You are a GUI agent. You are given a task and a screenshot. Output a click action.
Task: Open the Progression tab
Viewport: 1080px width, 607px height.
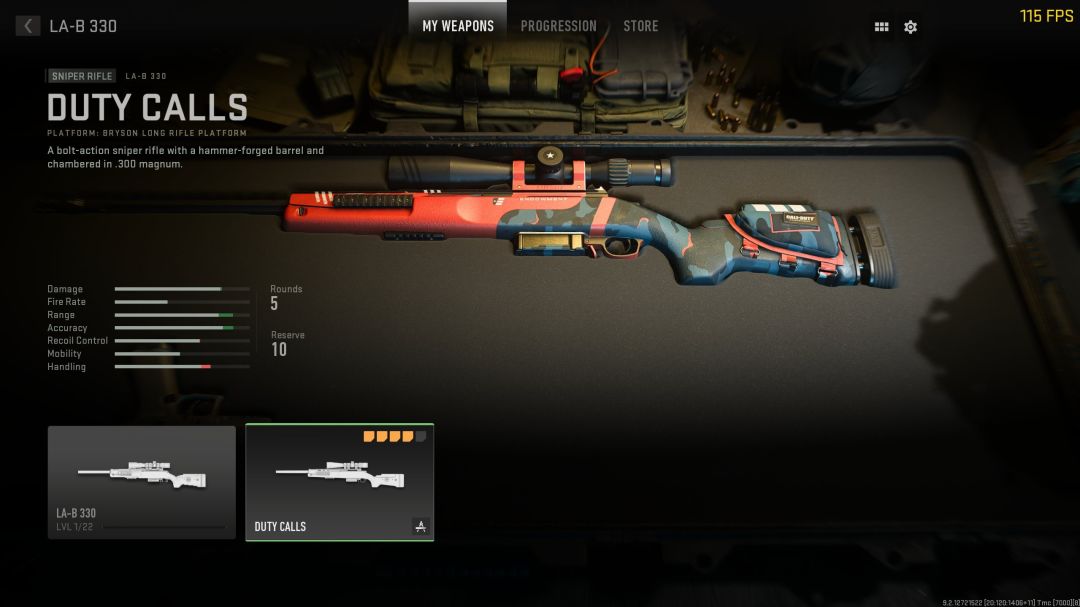coord(558,26)
